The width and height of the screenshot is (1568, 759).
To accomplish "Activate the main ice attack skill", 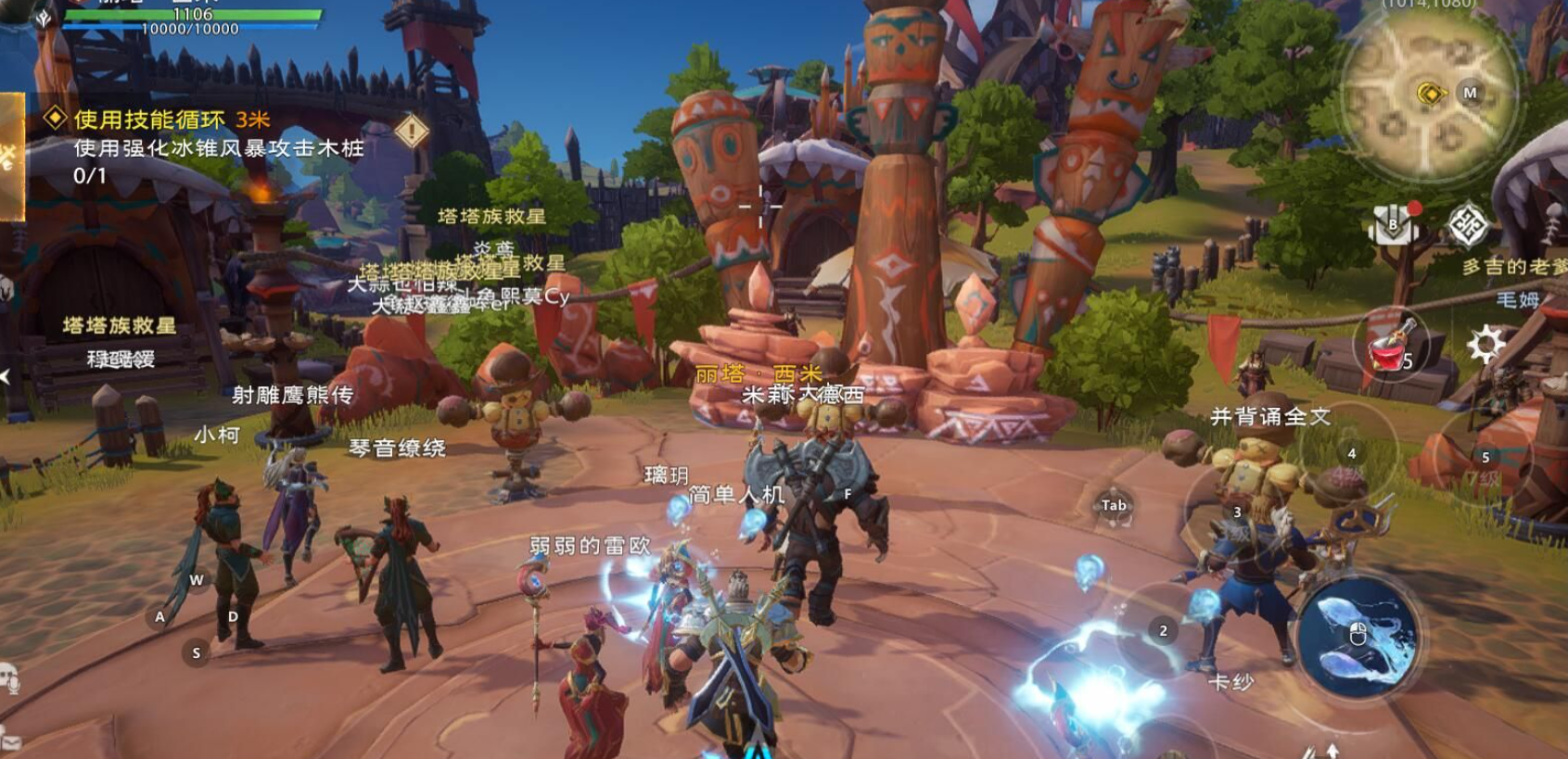I will [1359, 635].
